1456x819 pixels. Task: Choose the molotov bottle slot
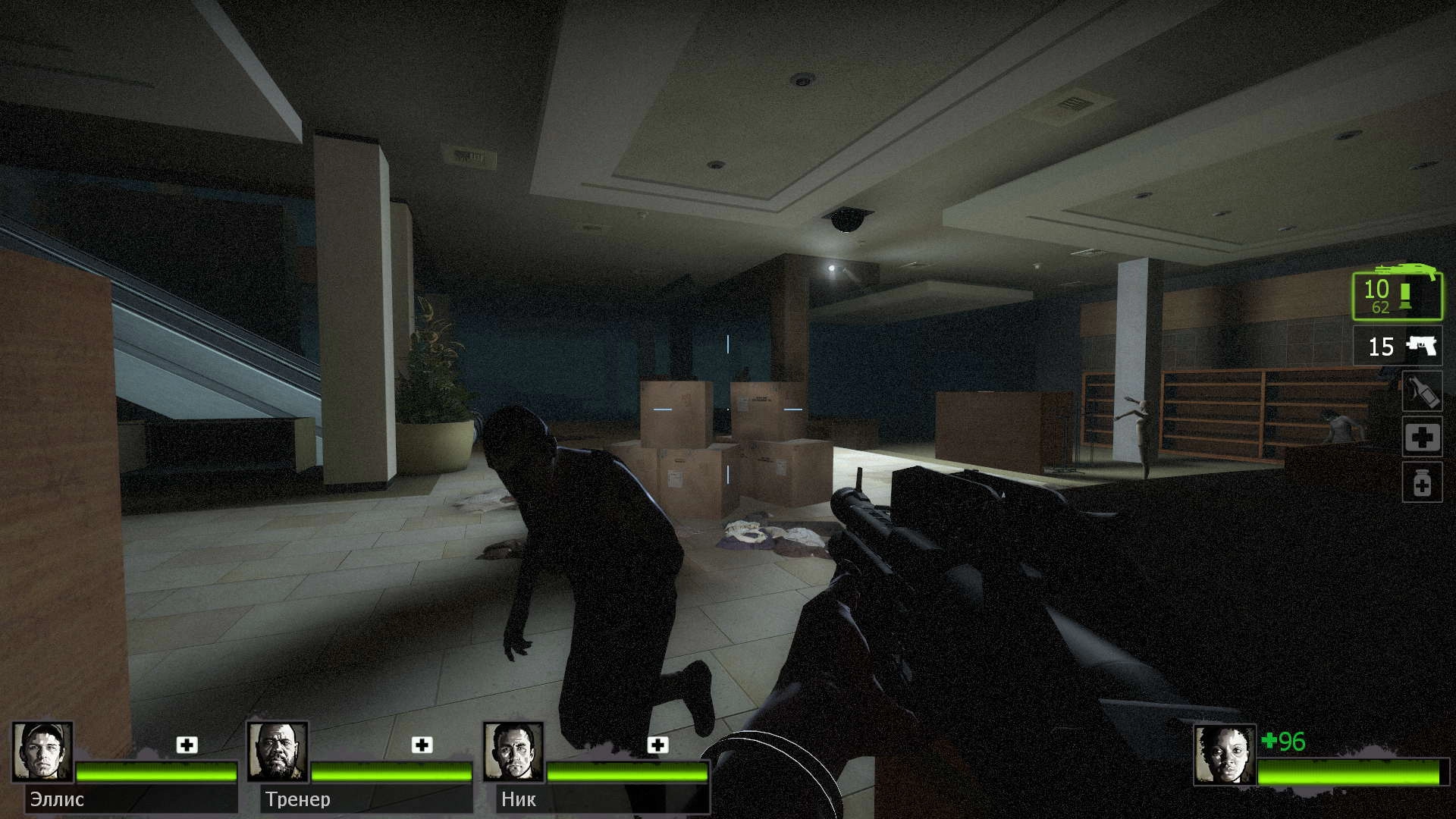(1421, 391)
